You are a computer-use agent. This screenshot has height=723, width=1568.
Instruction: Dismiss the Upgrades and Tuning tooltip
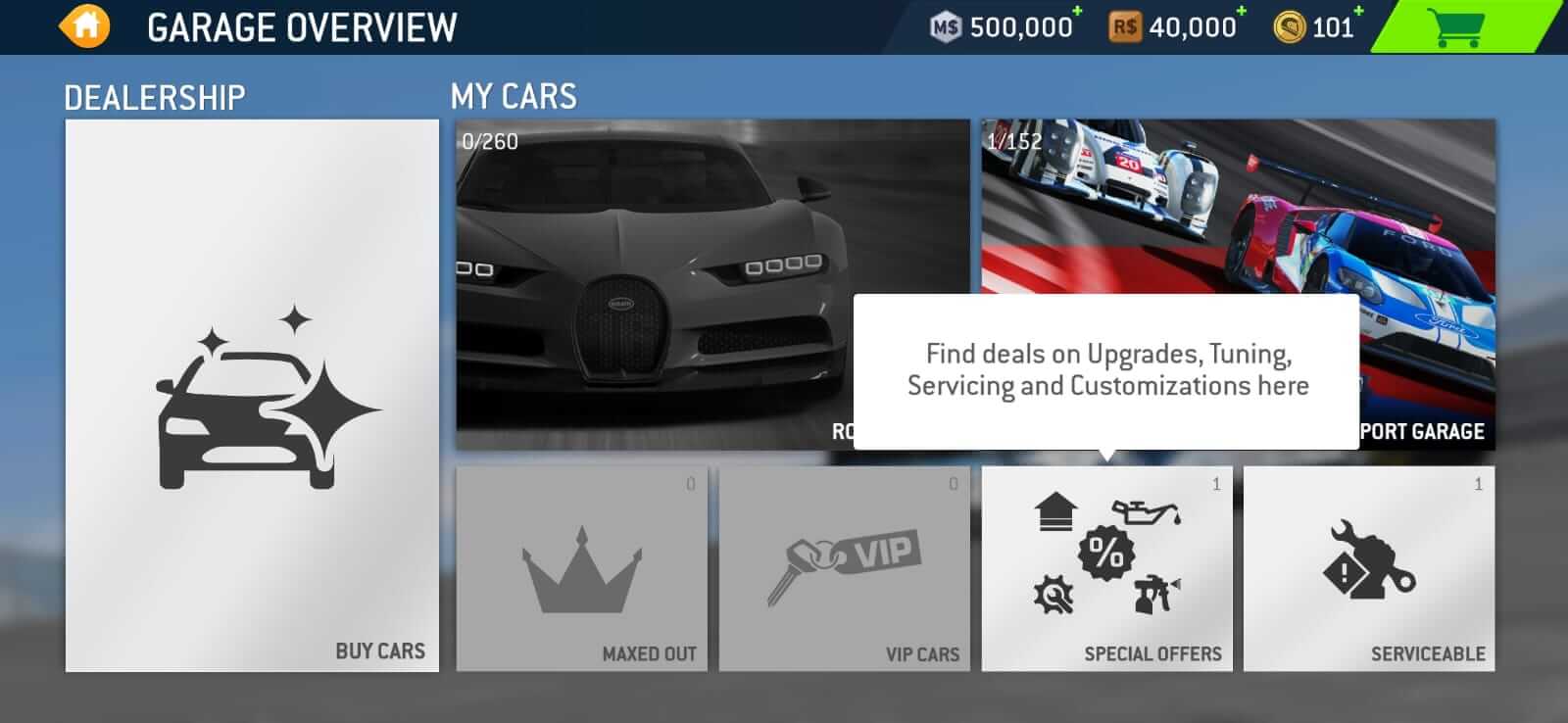click(x=1109, y=370)
